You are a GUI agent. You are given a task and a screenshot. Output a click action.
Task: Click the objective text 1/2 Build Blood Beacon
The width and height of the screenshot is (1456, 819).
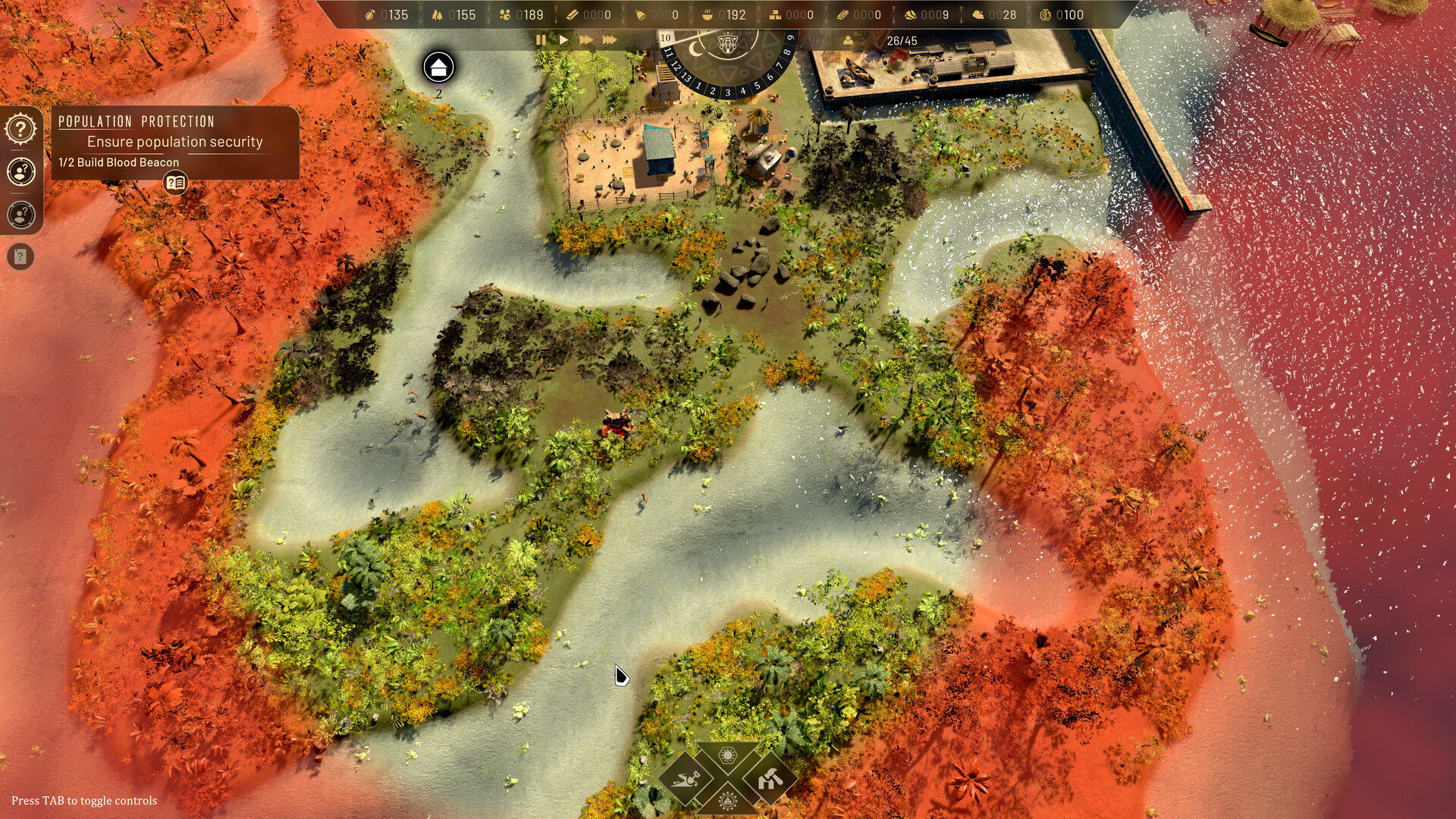pos(118,162)
